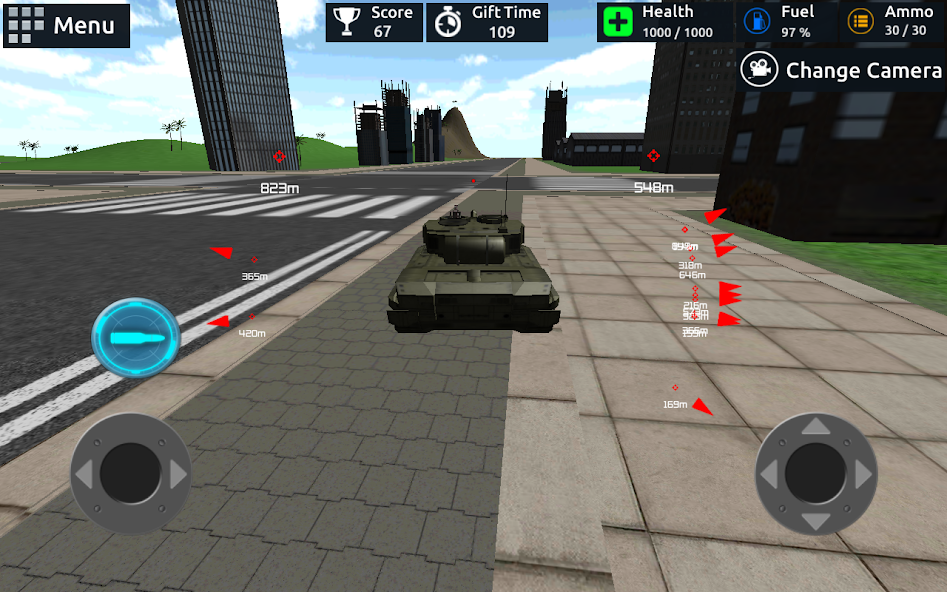Open the Menu button

66,25
